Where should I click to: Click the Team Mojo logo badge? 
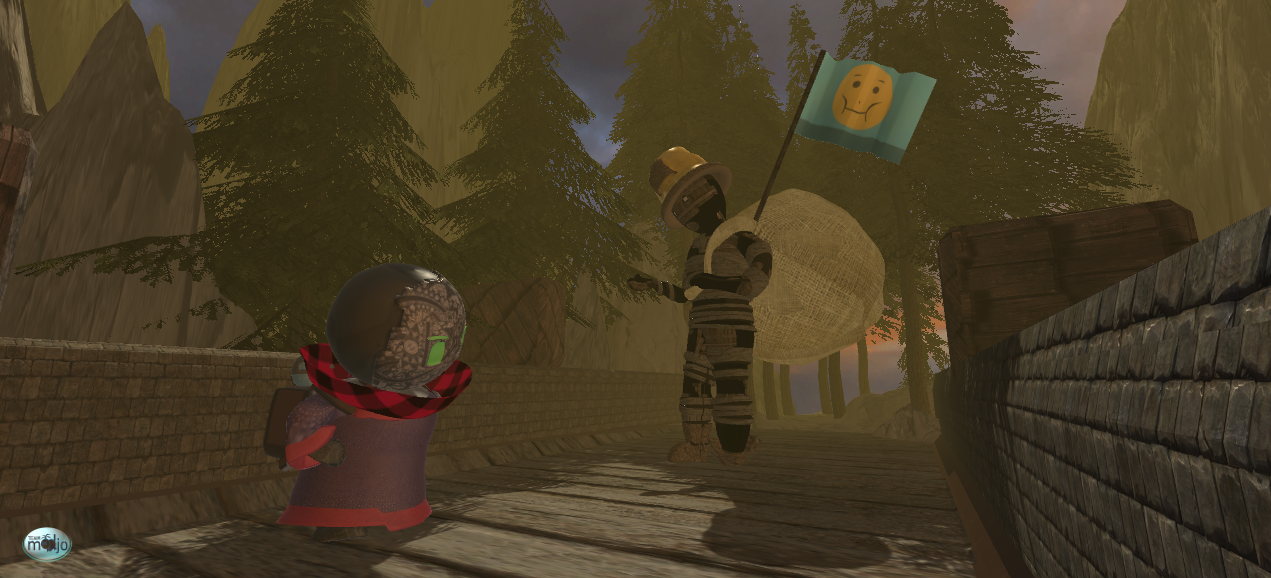point(47,543)
